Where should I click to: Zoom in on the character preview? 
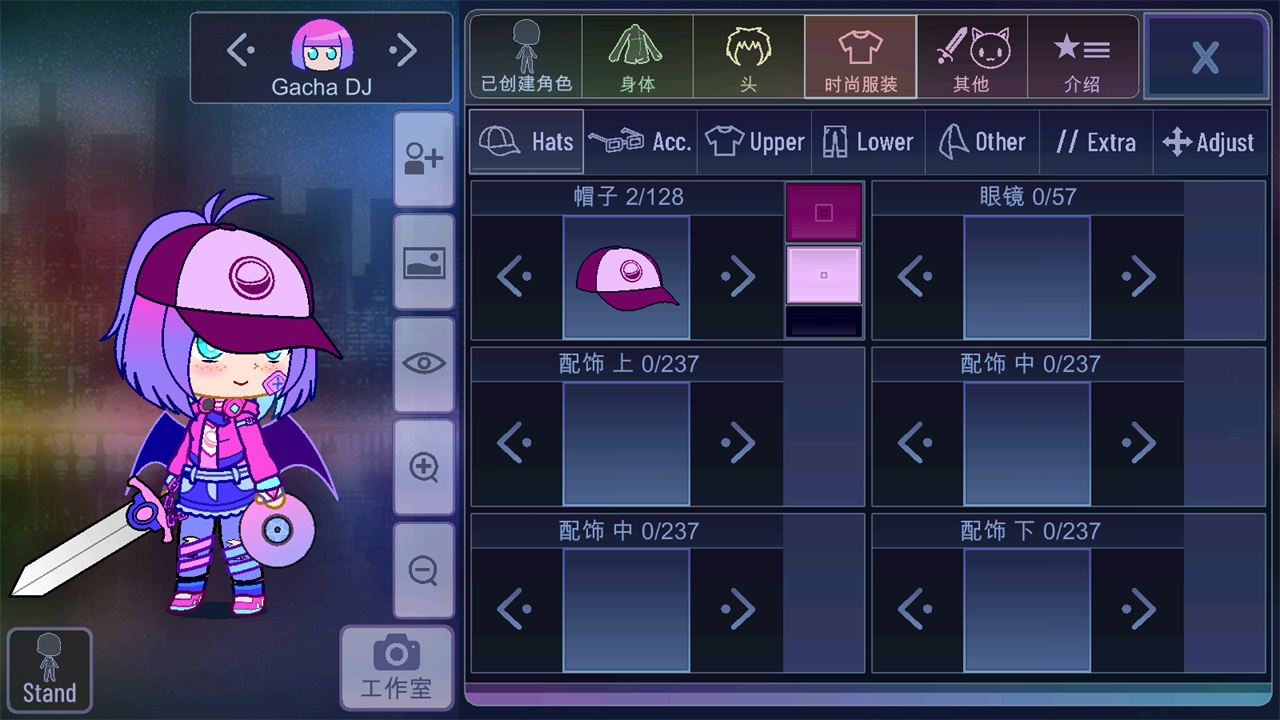coord(423,467)
